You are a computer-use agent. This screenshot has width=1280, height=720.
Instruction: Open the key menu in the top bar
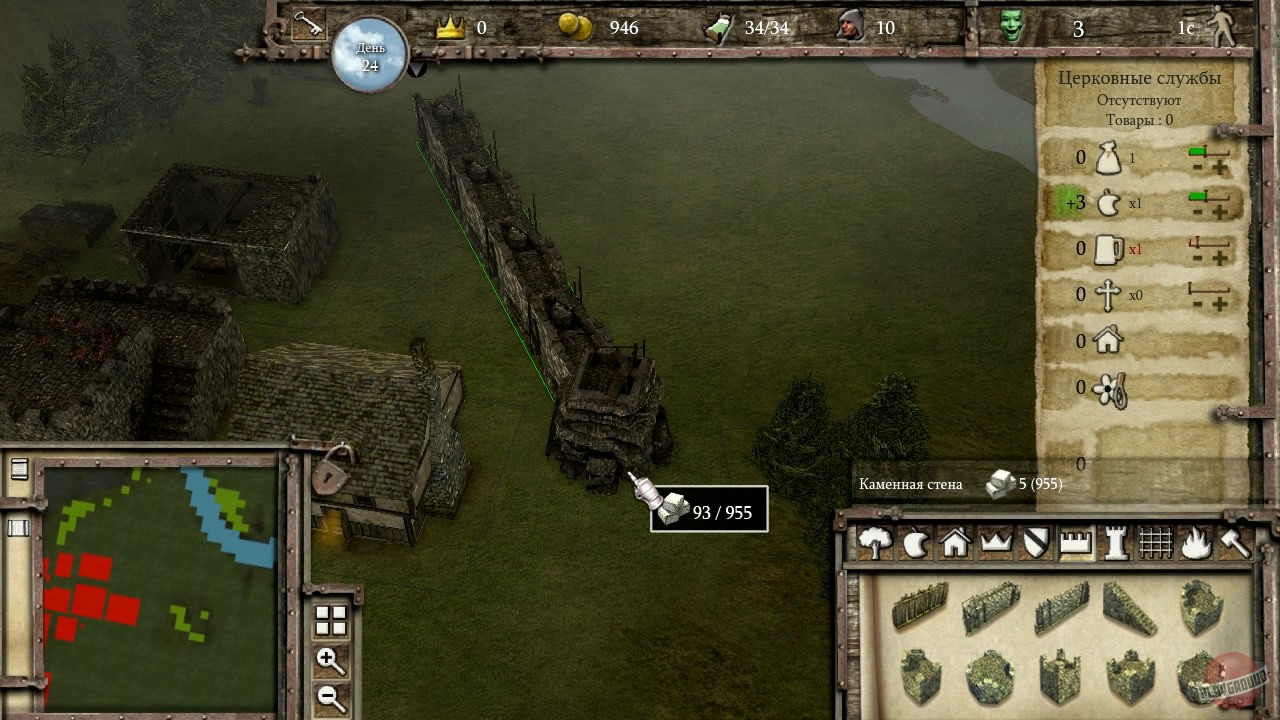[308, 26]
